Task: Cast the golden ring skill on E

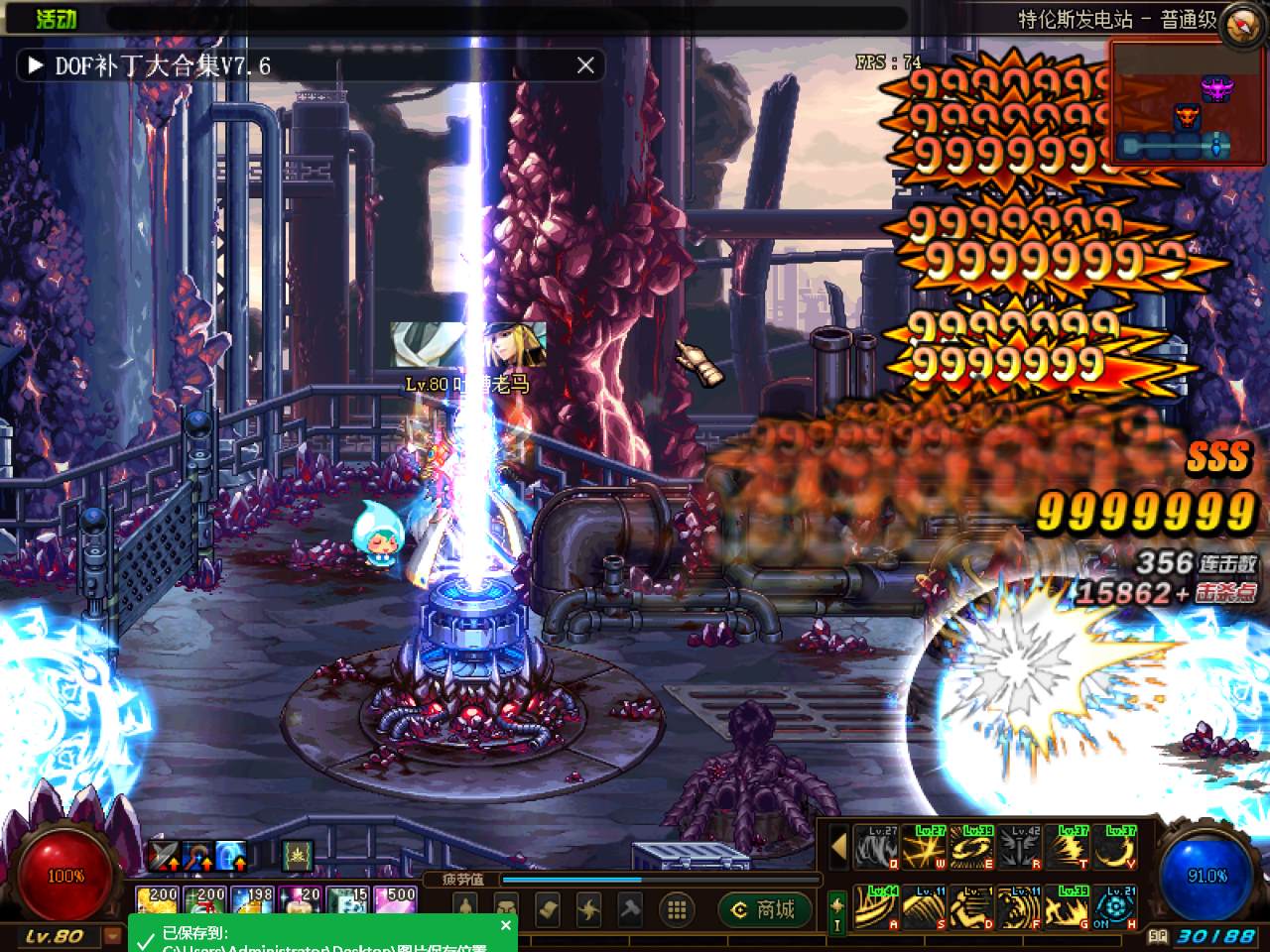Action: (x=972, y=848)
